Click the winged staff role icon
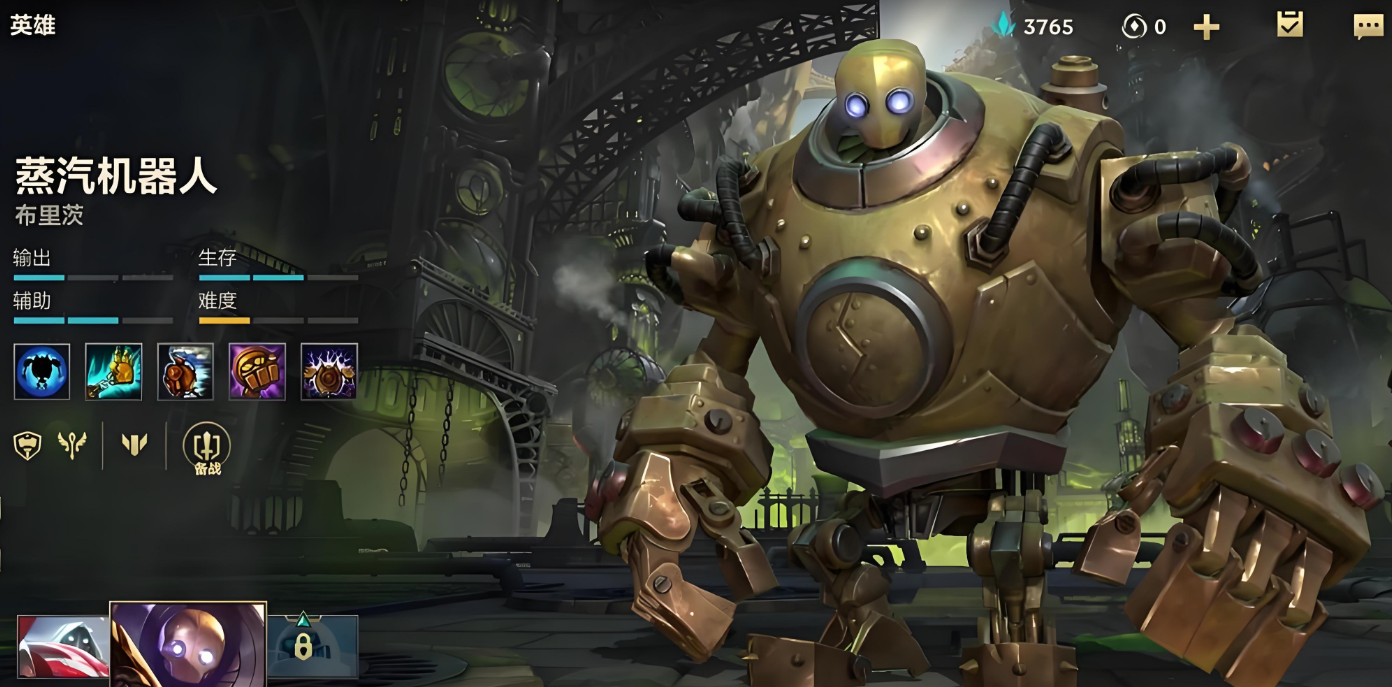1392x687 pixels. tap(72, 445)
